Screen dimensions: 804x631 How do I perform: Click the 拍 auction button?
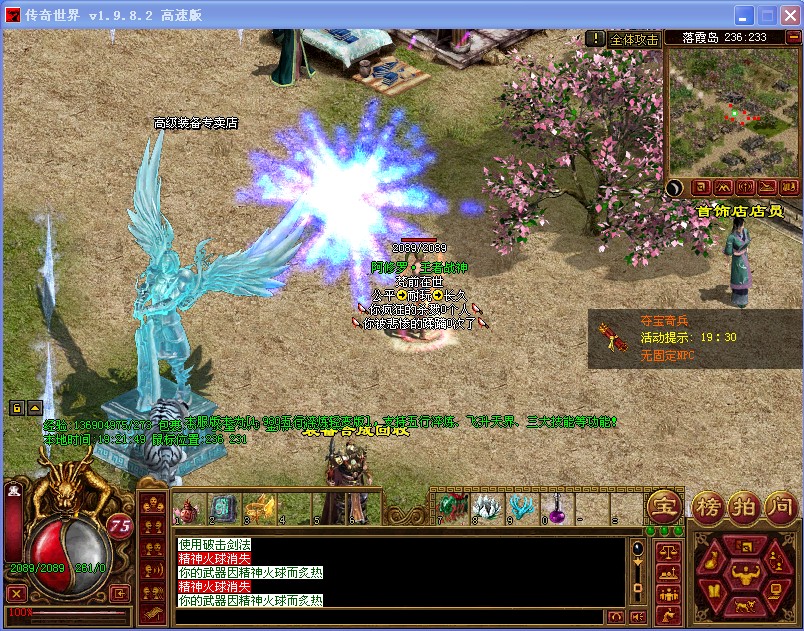tap(744, 506)
